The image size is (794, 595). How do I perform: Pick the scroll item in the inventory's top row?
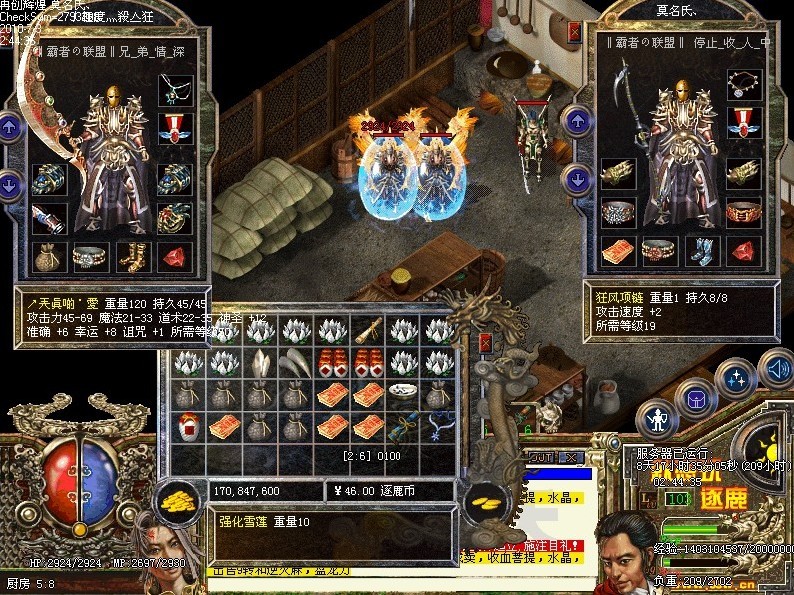369,331
